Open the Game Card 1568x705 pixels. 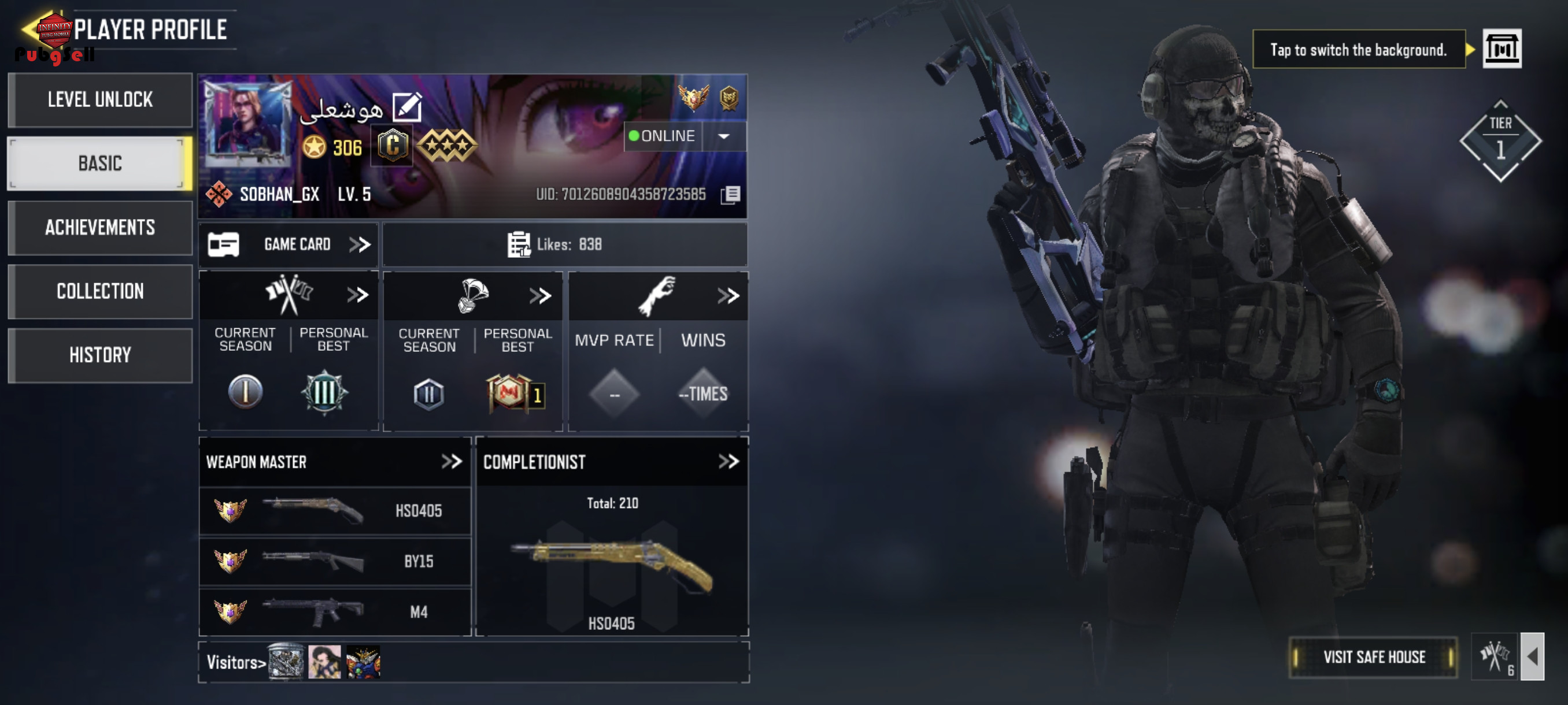[289, 244]
